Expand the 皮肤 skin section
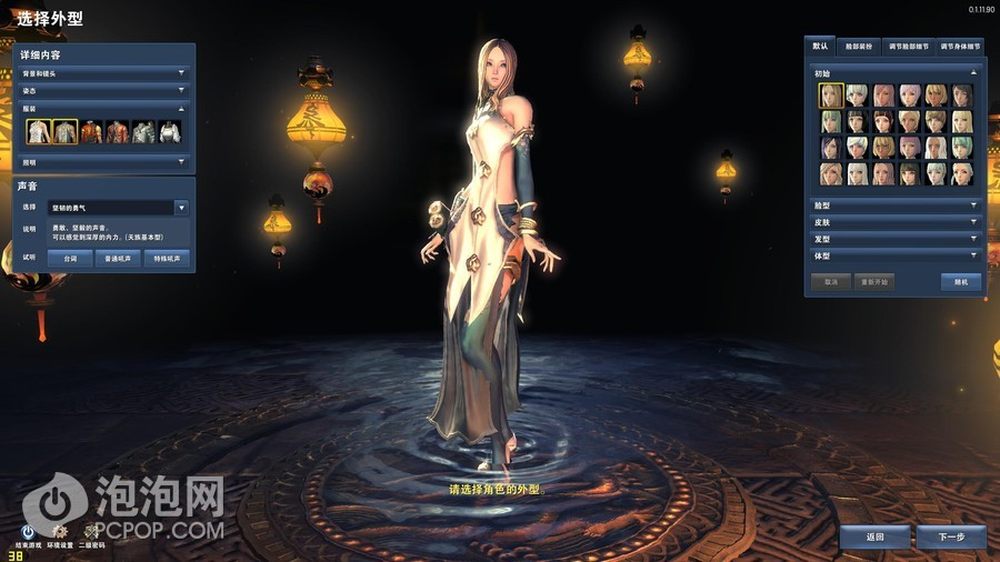Screen dimensions: 1000x562 click(x=894, y=222)
